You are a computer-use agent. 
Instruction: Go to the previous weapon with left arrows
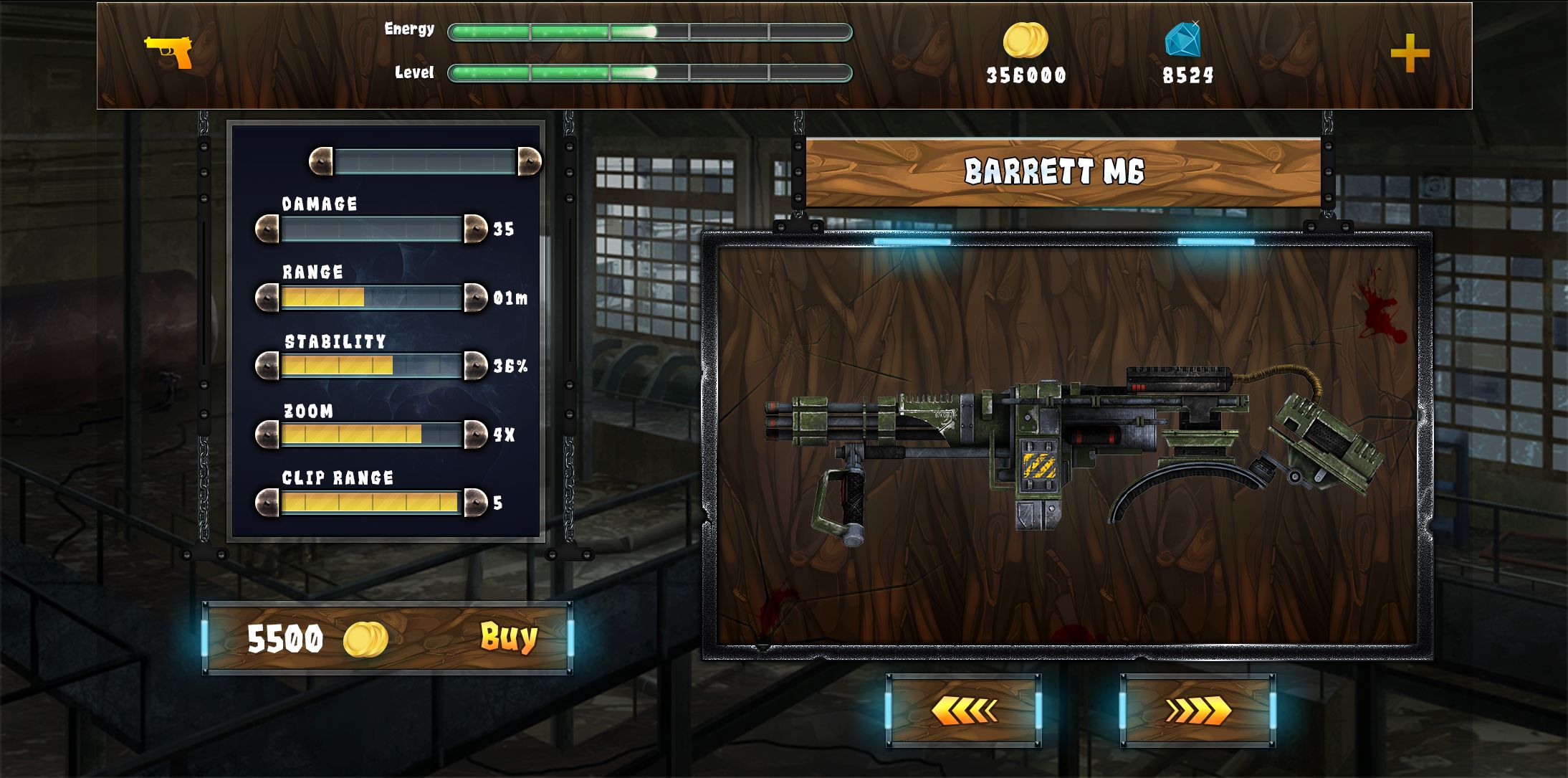[963, 711]
